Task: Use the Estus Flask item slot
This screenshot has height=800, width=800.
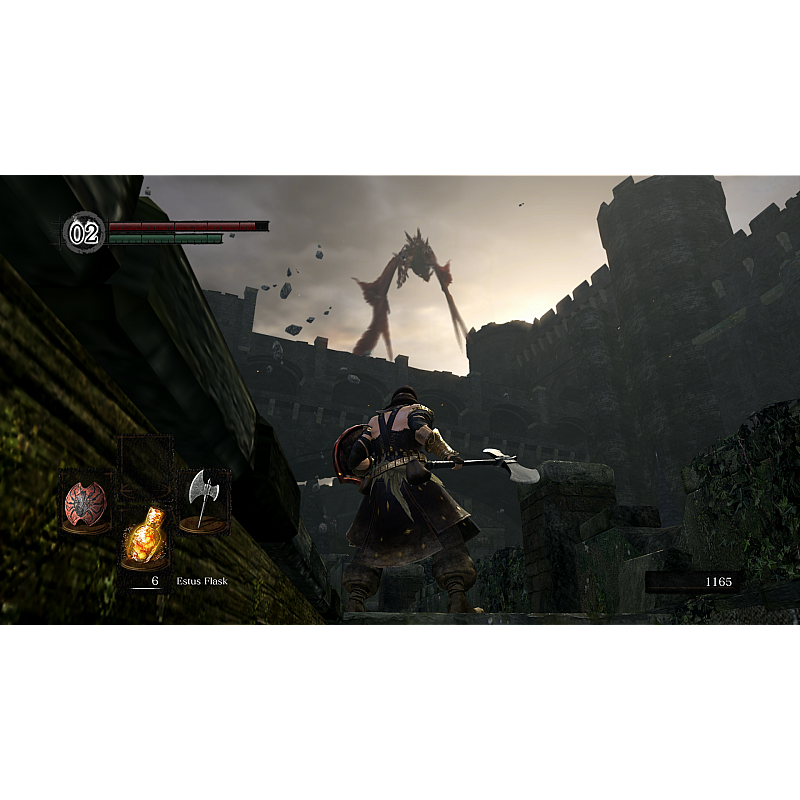Action: coord(145,535)
